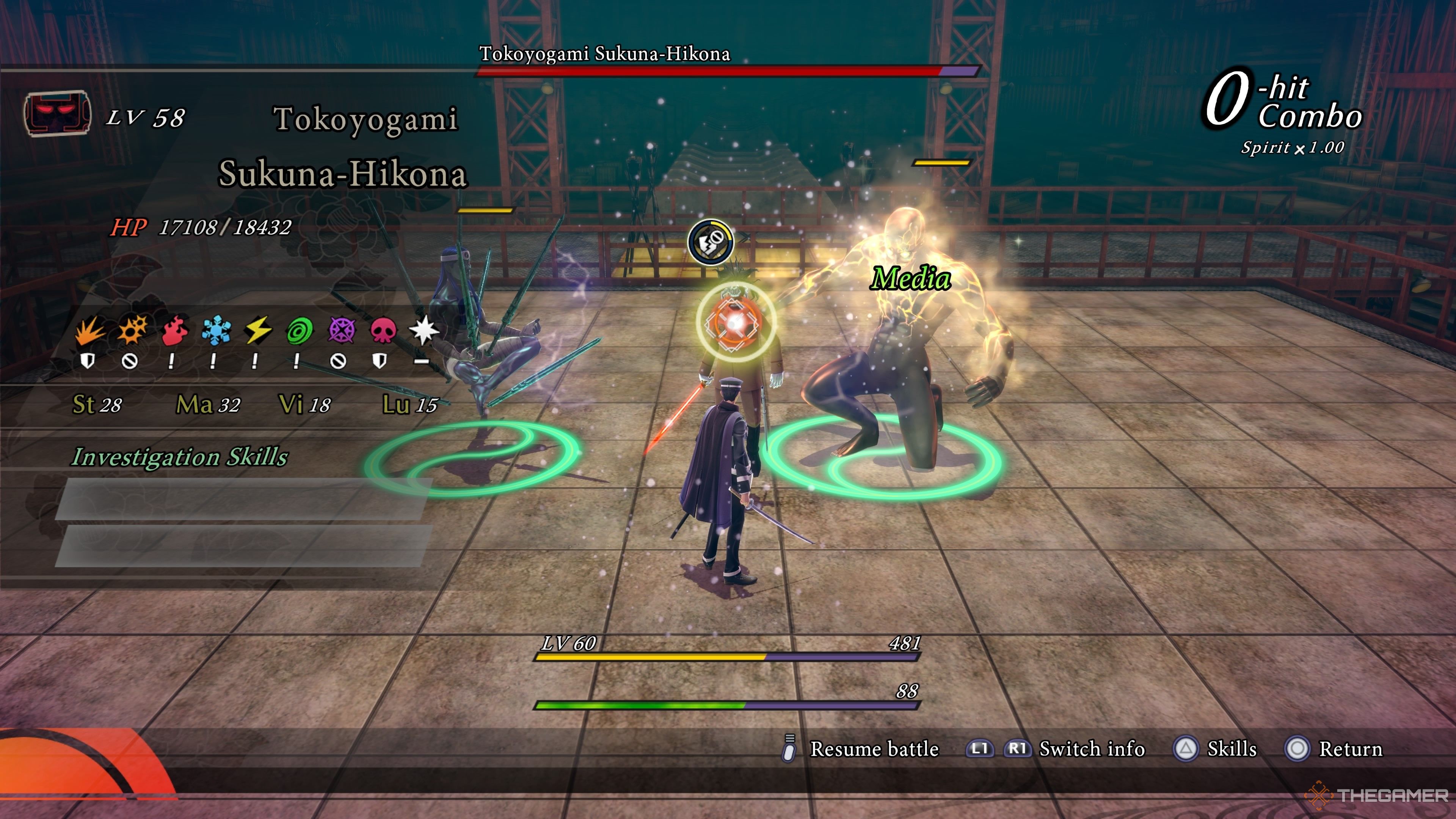Pick the blue ice snowflake affinity icon
The width and height of the screenshot is (1456, 819).
pyautogui.click(x=216, y=330)
